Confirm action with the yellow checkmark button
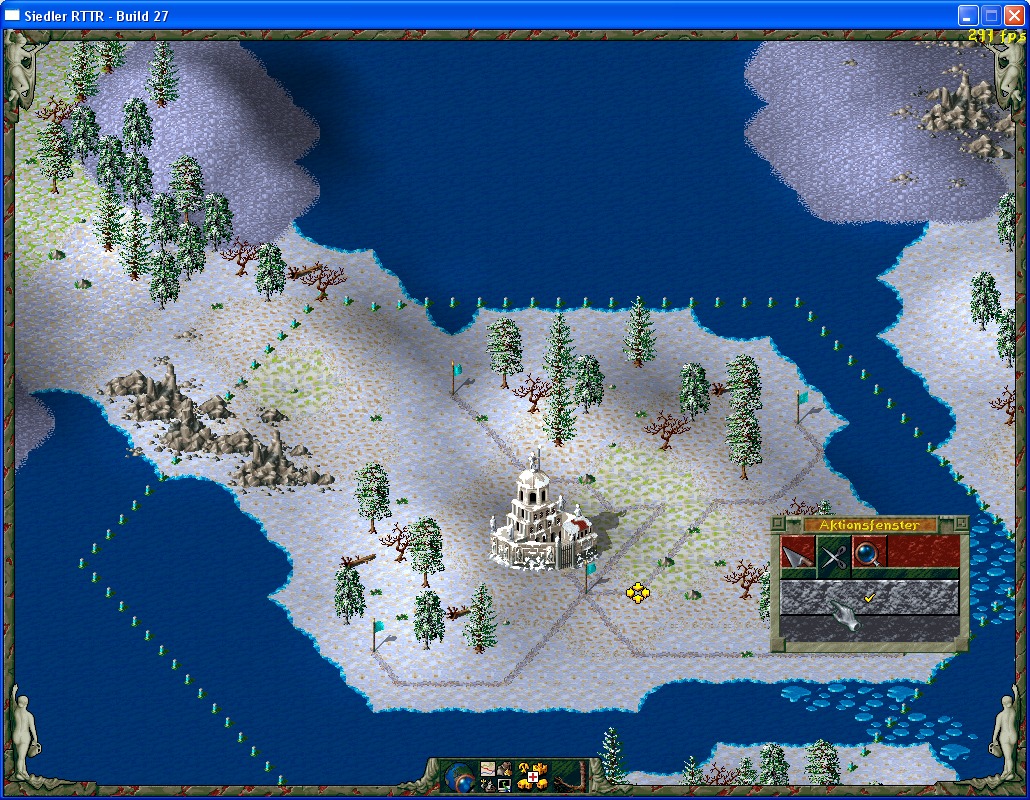1030x800 pixels. [869, 598]
